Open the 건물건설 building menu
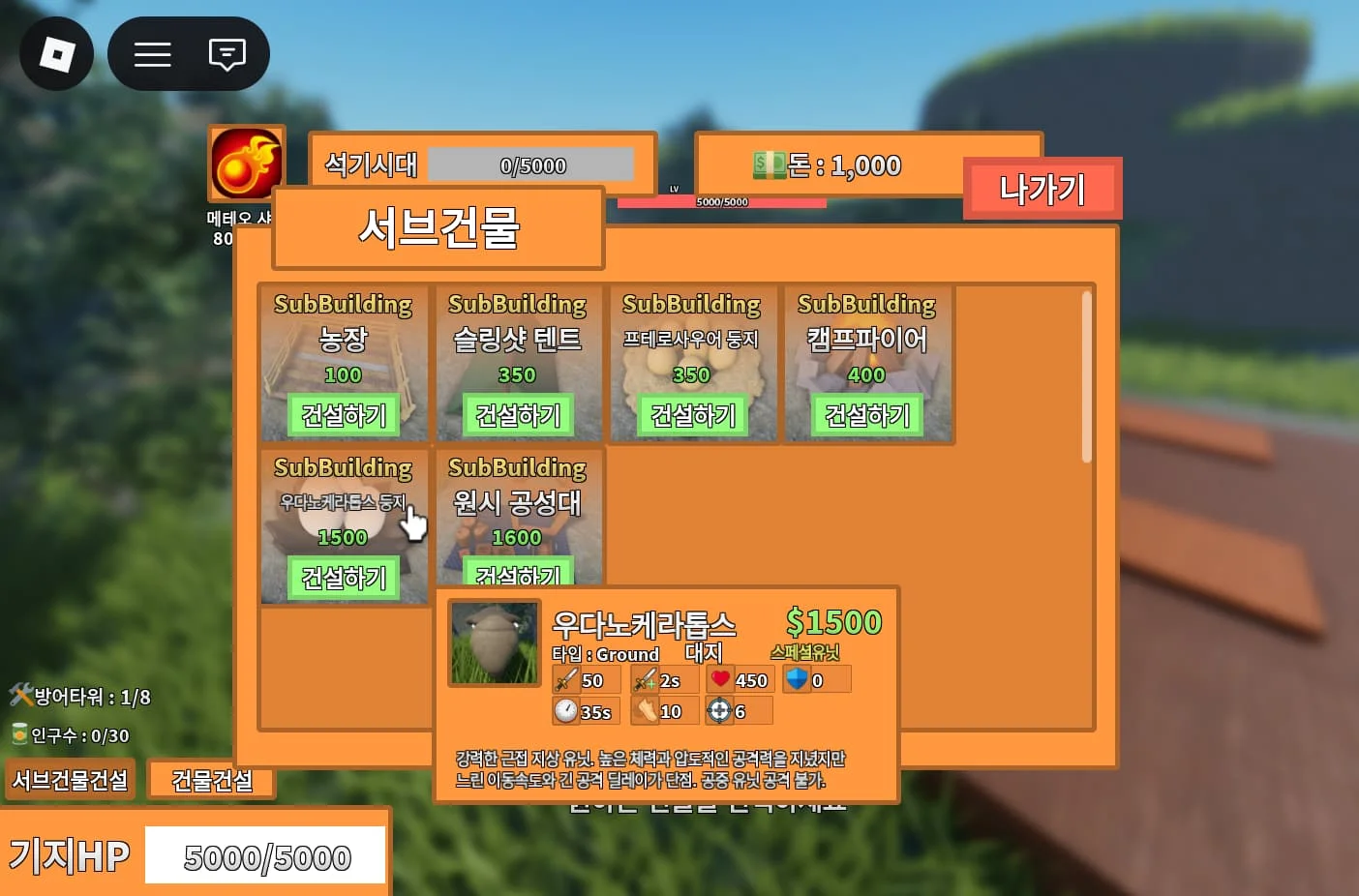Screen dimensions: 1359x896 click(211, 781)
